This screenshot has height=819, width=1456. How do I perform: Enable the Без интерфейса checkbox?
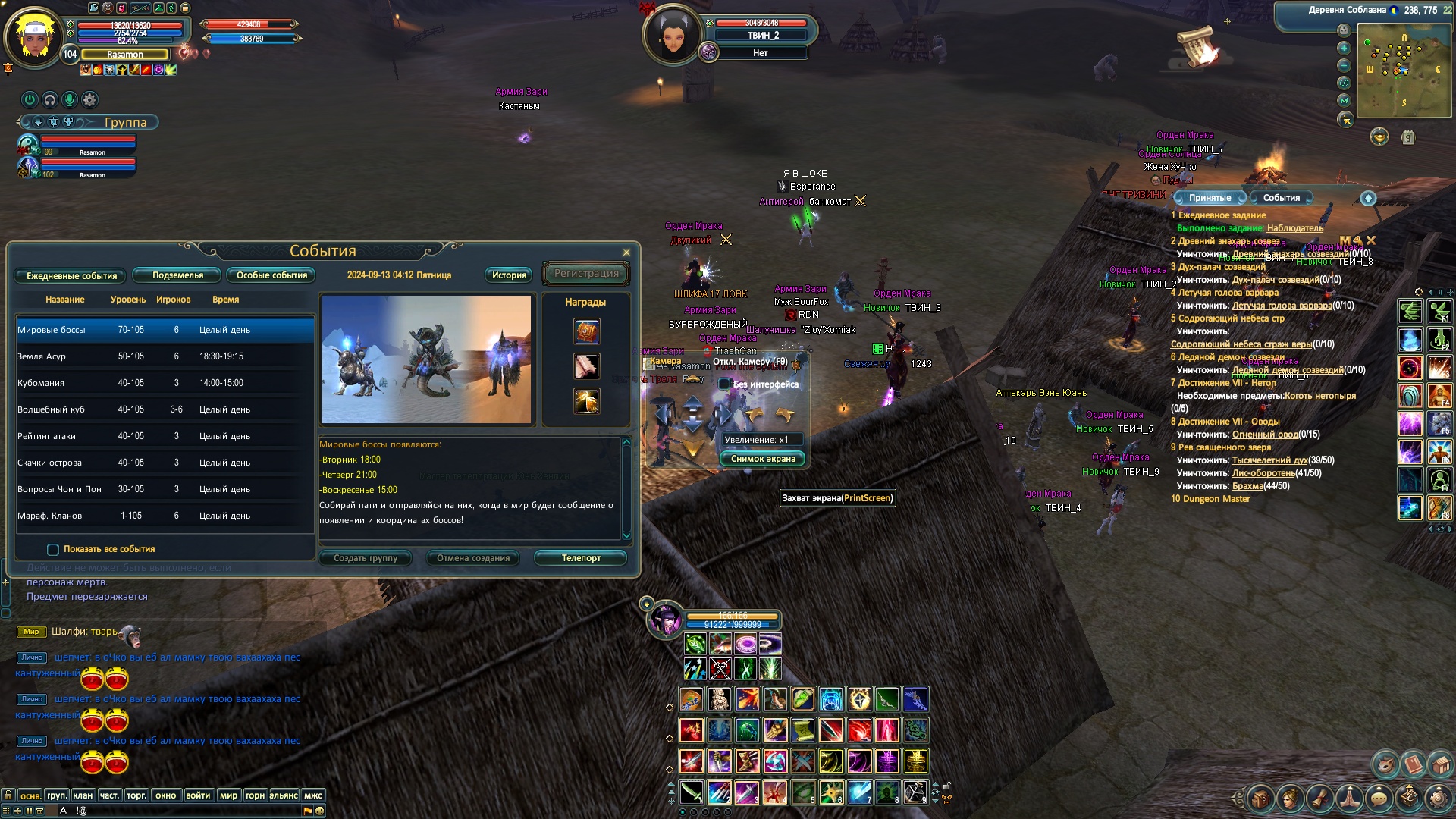(x=725, y=384)
